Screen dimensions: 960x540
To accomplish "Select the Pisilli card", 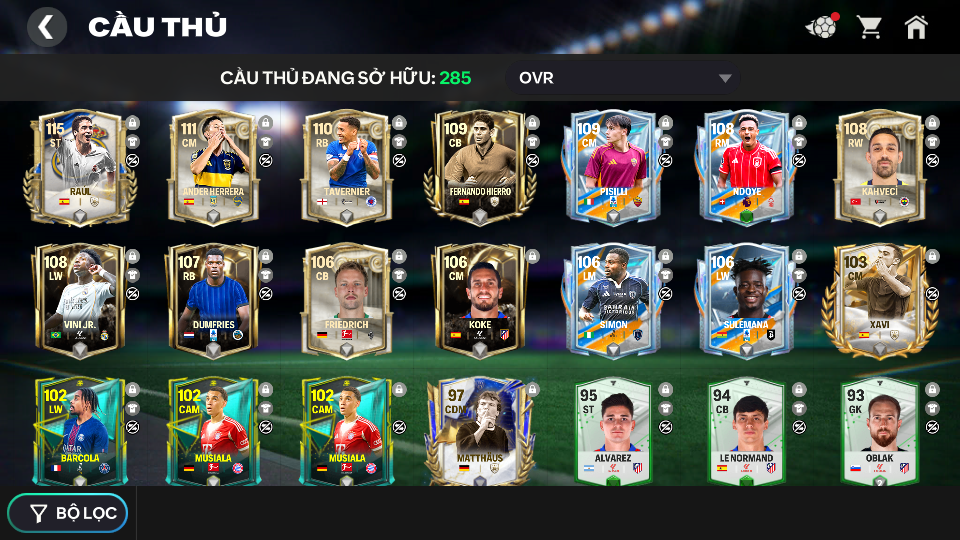I will (612, 165).
